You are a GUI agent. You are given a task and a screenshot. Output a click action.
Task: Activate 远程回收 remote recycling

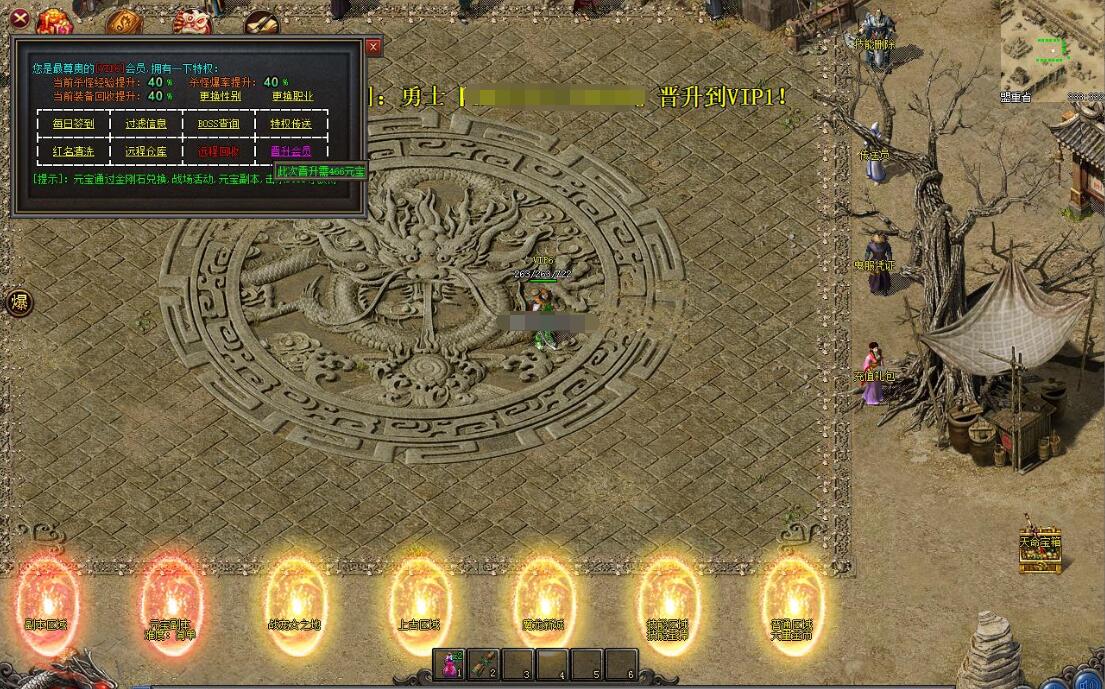click(x=218, y=152)
